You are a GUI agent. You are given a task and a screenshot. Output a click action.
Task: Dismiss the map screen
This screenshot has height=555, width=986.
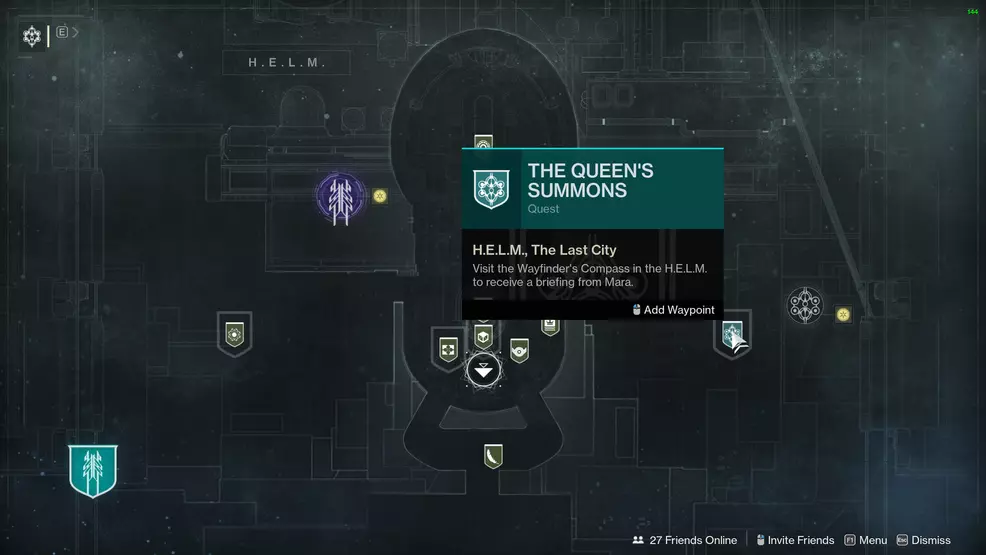click(924, 540)
